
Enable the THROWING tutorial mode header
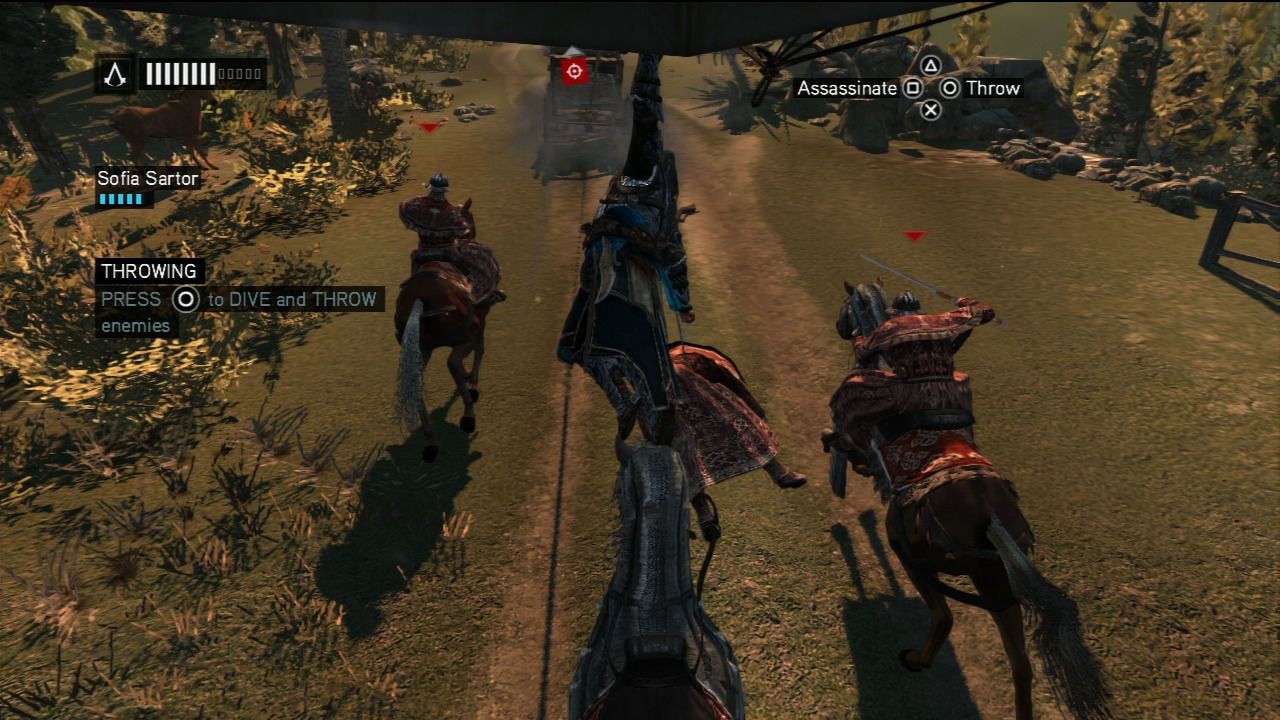(x=147, y=271)
